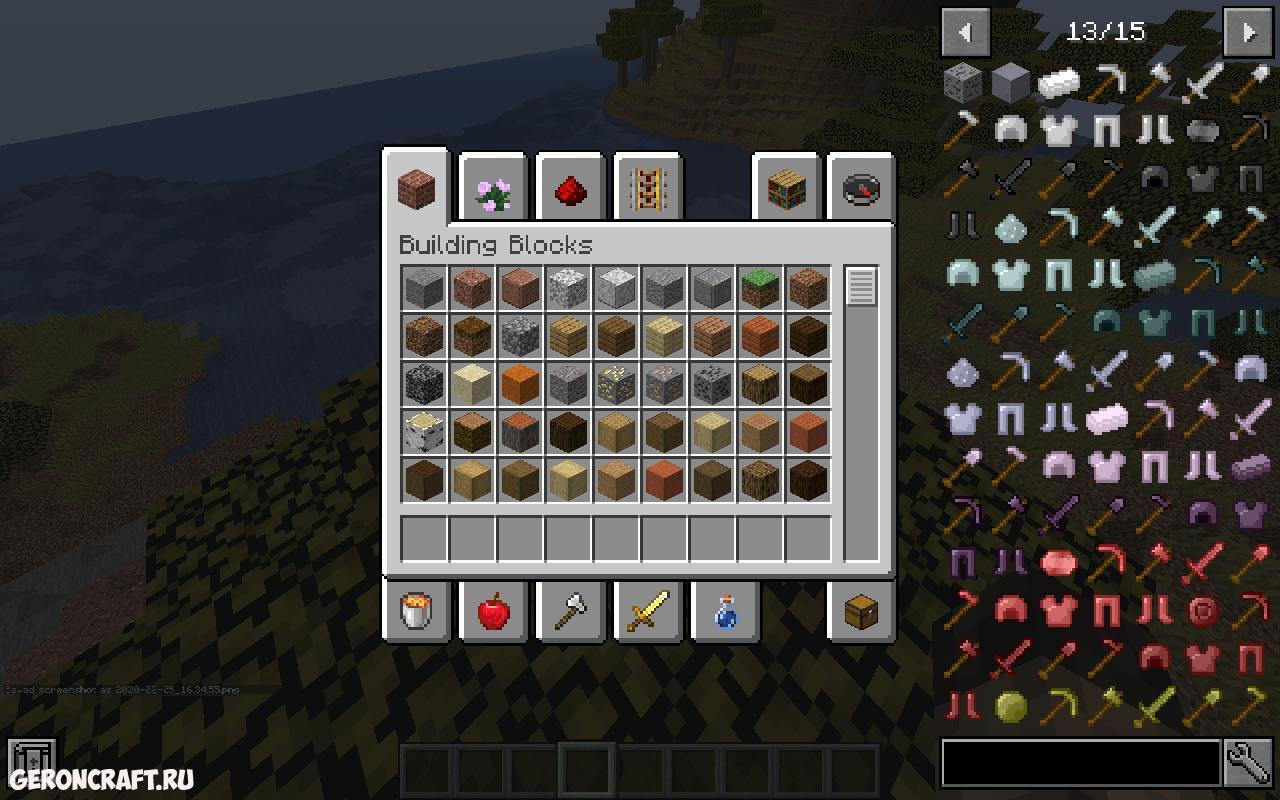Open the wrench options button

(1249, 765)
